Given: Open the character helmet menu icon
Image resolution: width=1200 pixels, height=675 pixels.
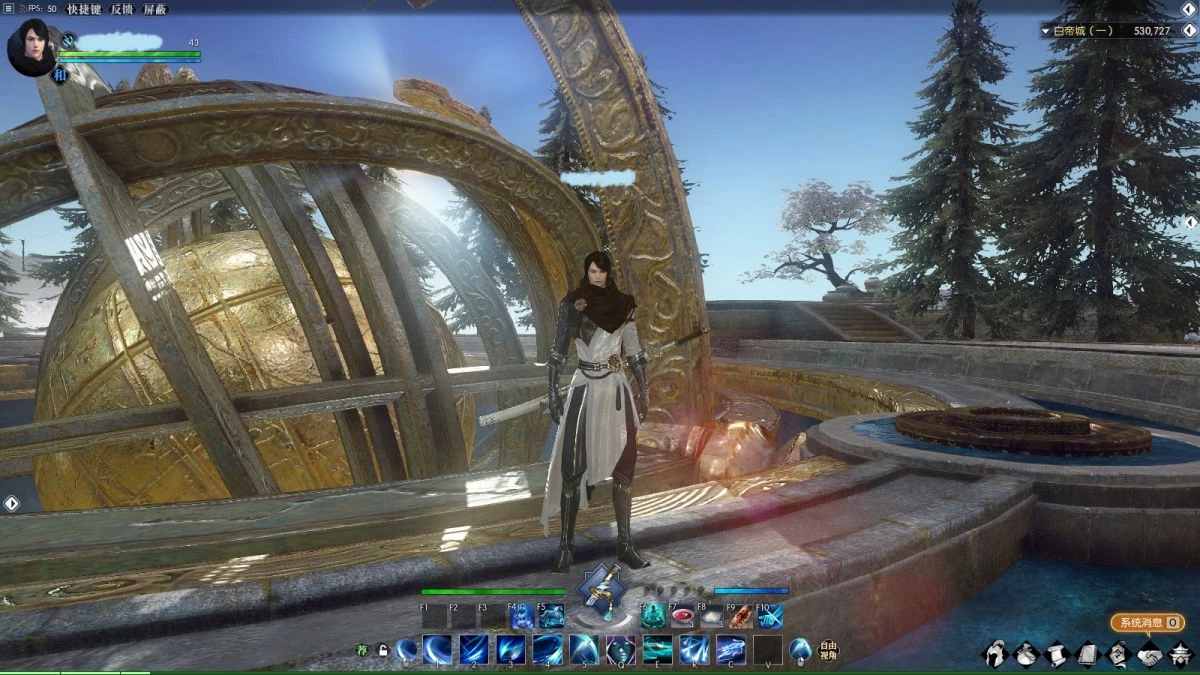Looking at the screenshot, I should [994, 654].
